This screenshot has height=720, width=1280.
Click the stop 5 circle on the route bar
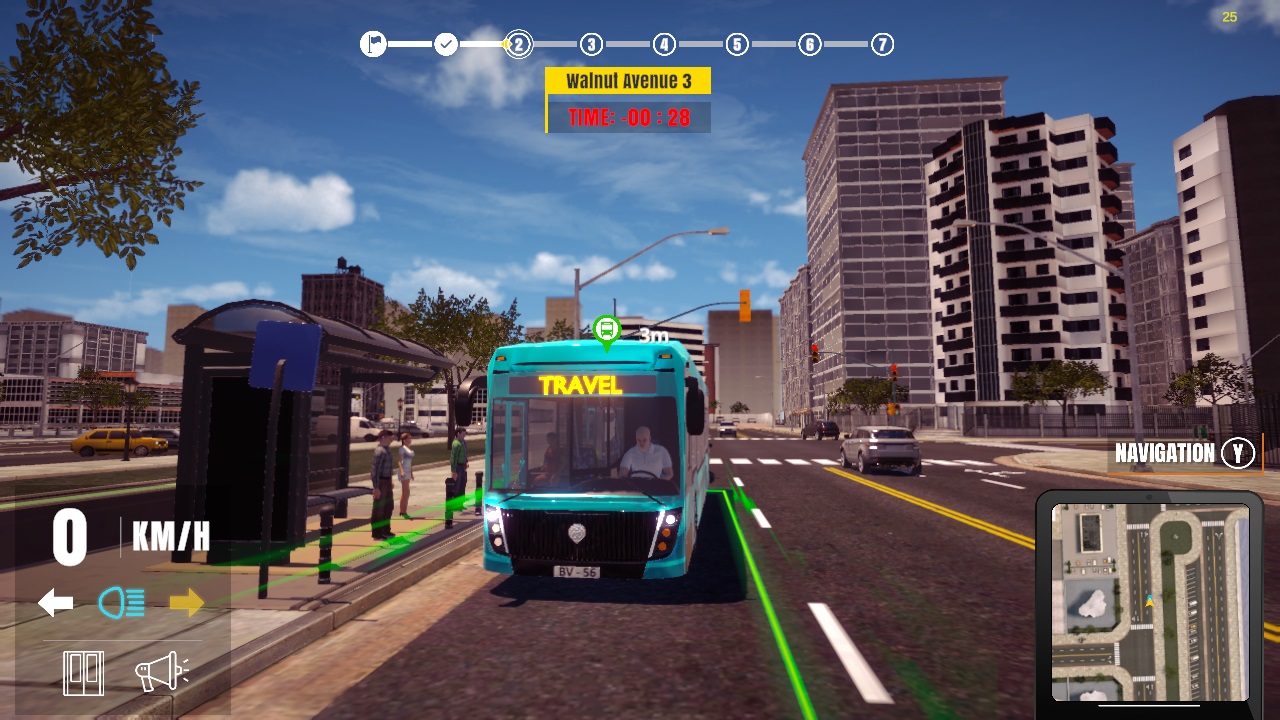pos(735,43)
